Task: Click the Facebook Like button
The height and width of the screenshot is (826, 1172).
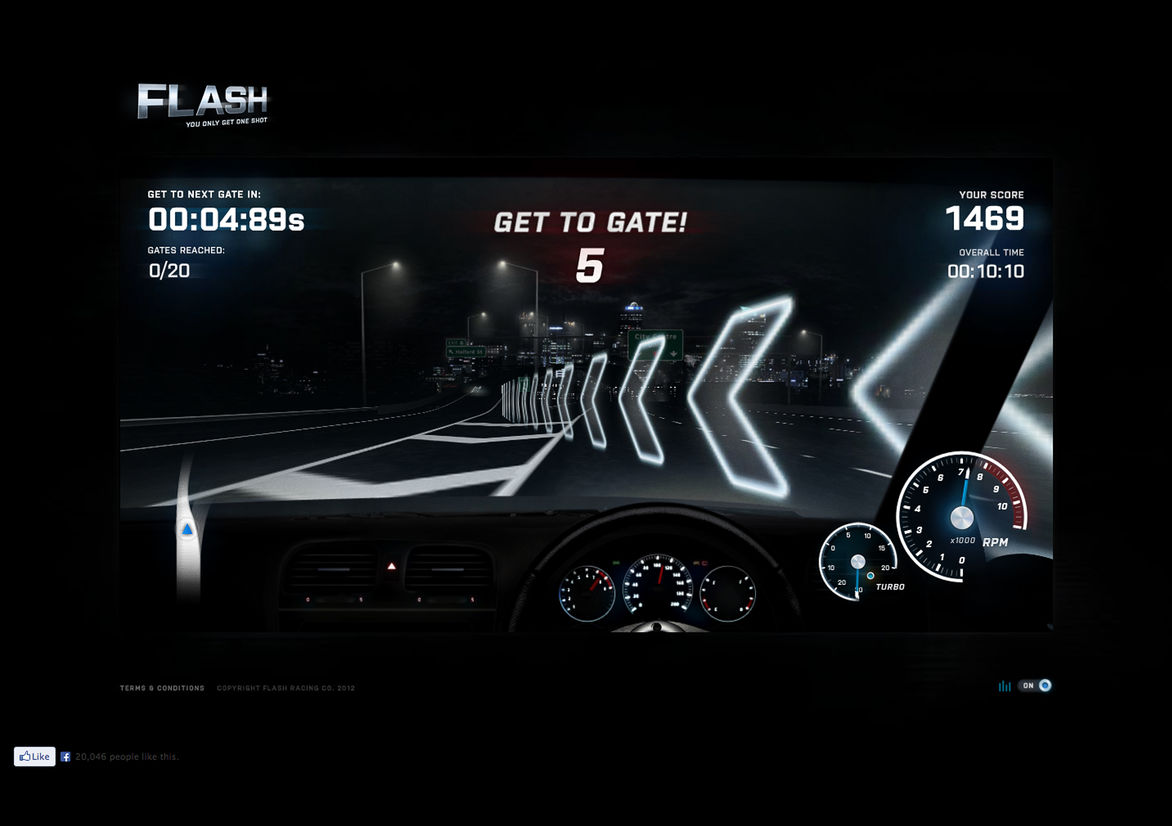Action: coord(34,757)
